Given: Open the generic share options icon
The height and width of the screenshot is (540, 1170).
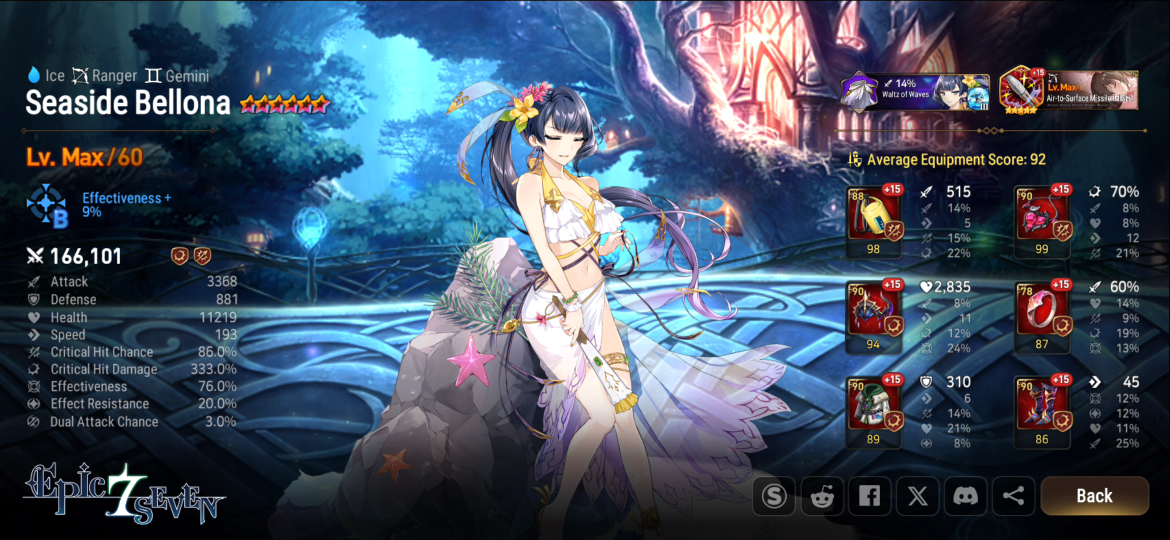Looking at the screenshot, I should coord(1012,495).
